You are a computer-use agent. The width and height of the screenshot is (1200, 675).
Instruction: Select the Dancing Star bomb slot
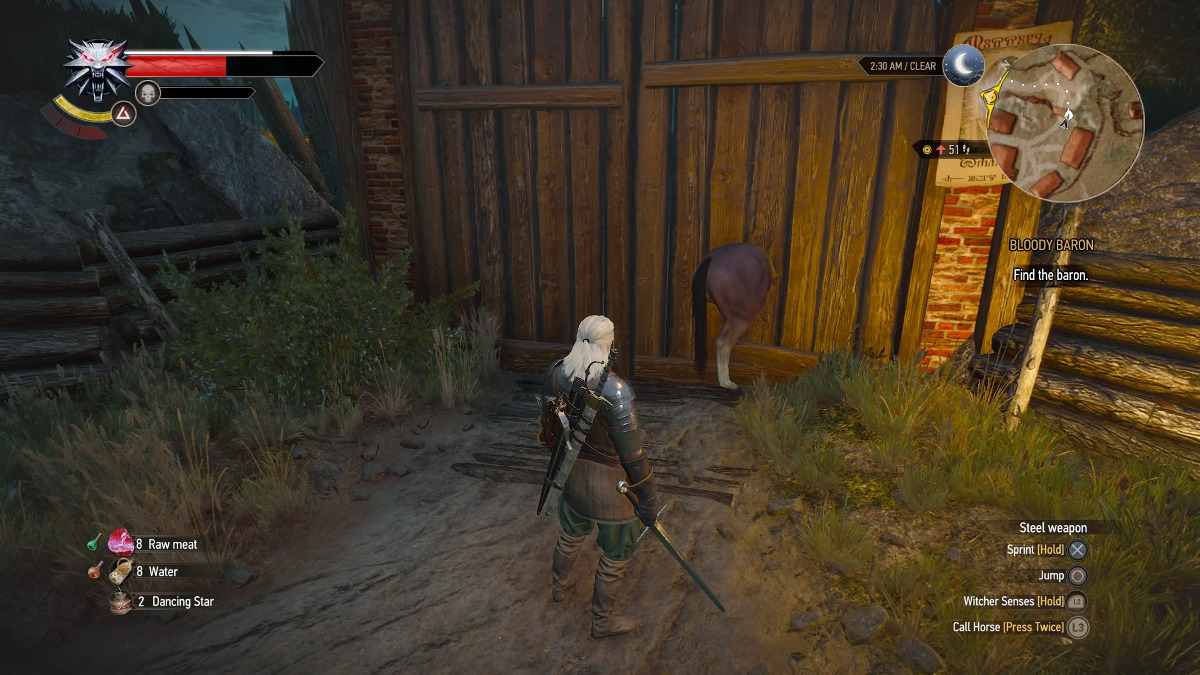tap(121, 601)
